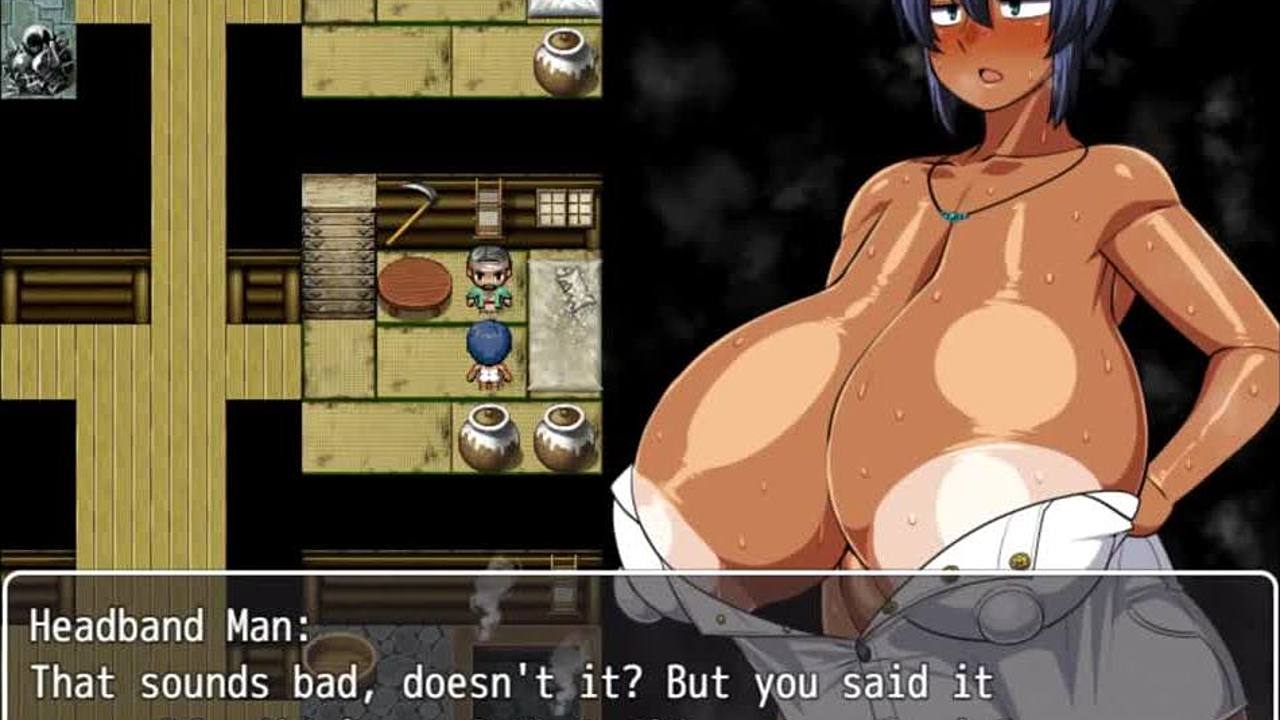Advance the Headband Man dialogue box

point(640,652)
